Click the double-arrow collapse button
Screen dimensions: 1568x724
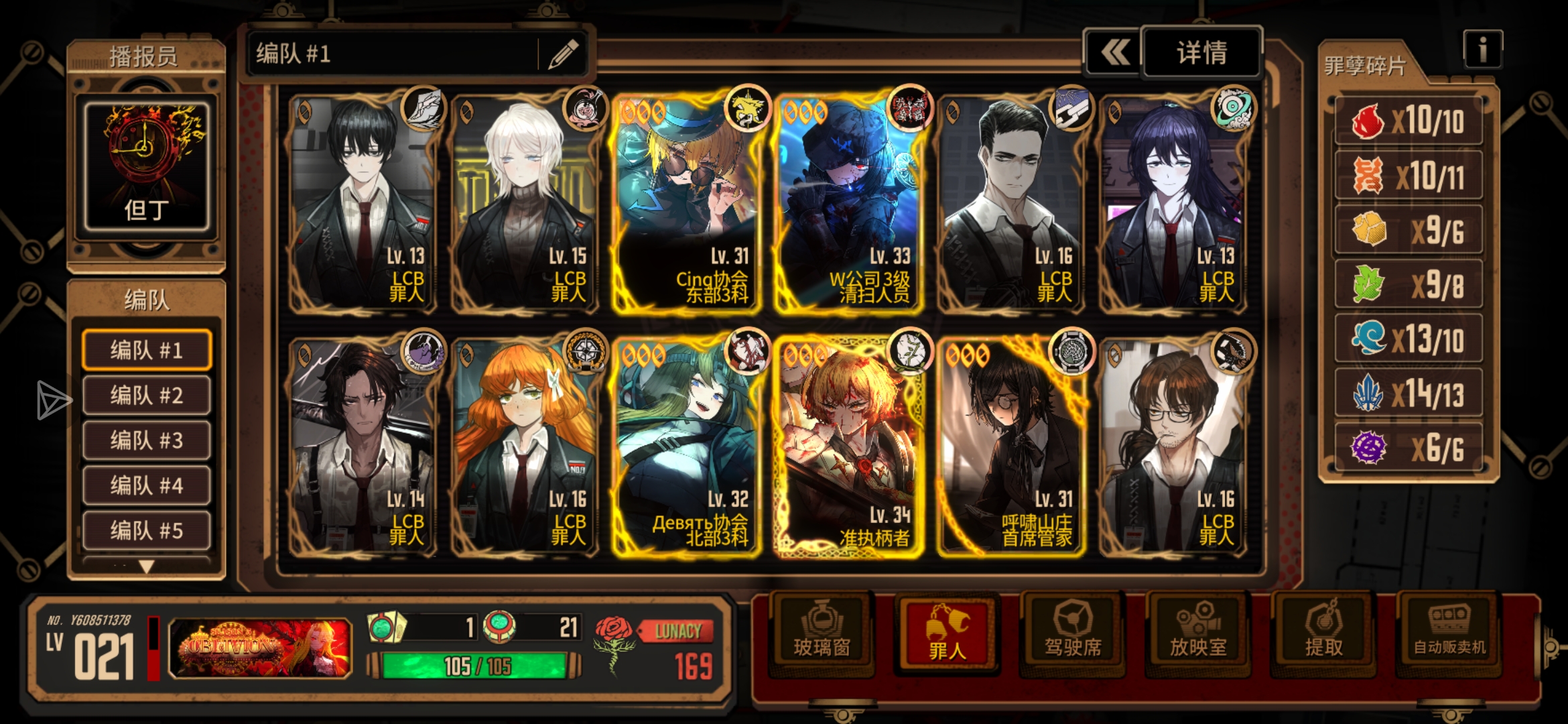pyautogui.click(x=1114, y=52)
